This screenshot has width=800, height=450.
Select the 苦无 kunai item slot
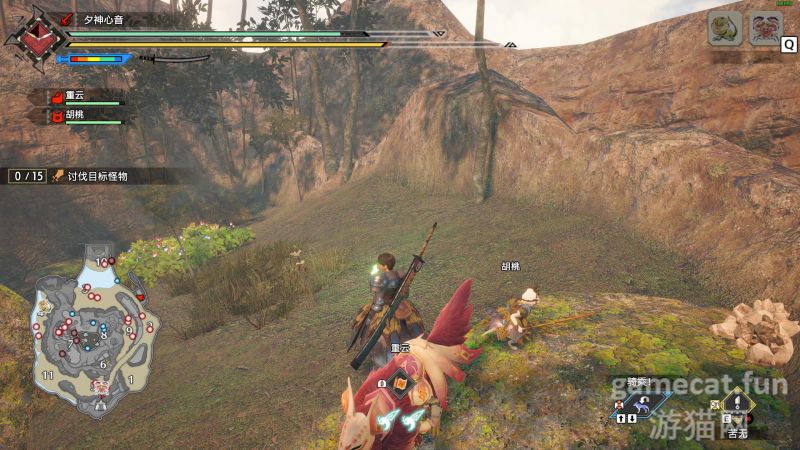[x=737, y=406]
